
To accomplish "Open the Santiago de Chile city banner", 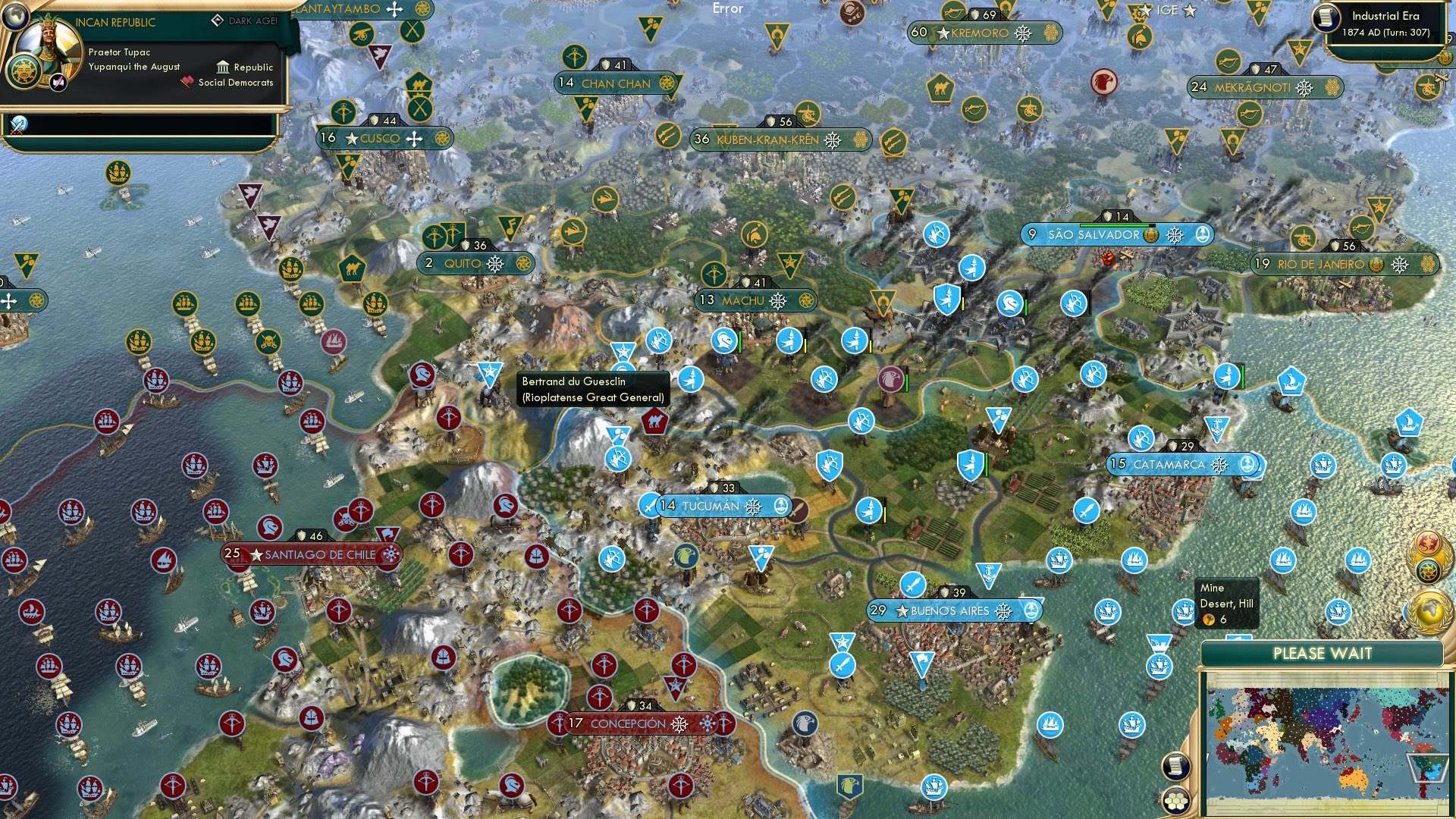I will coord(319,554).
